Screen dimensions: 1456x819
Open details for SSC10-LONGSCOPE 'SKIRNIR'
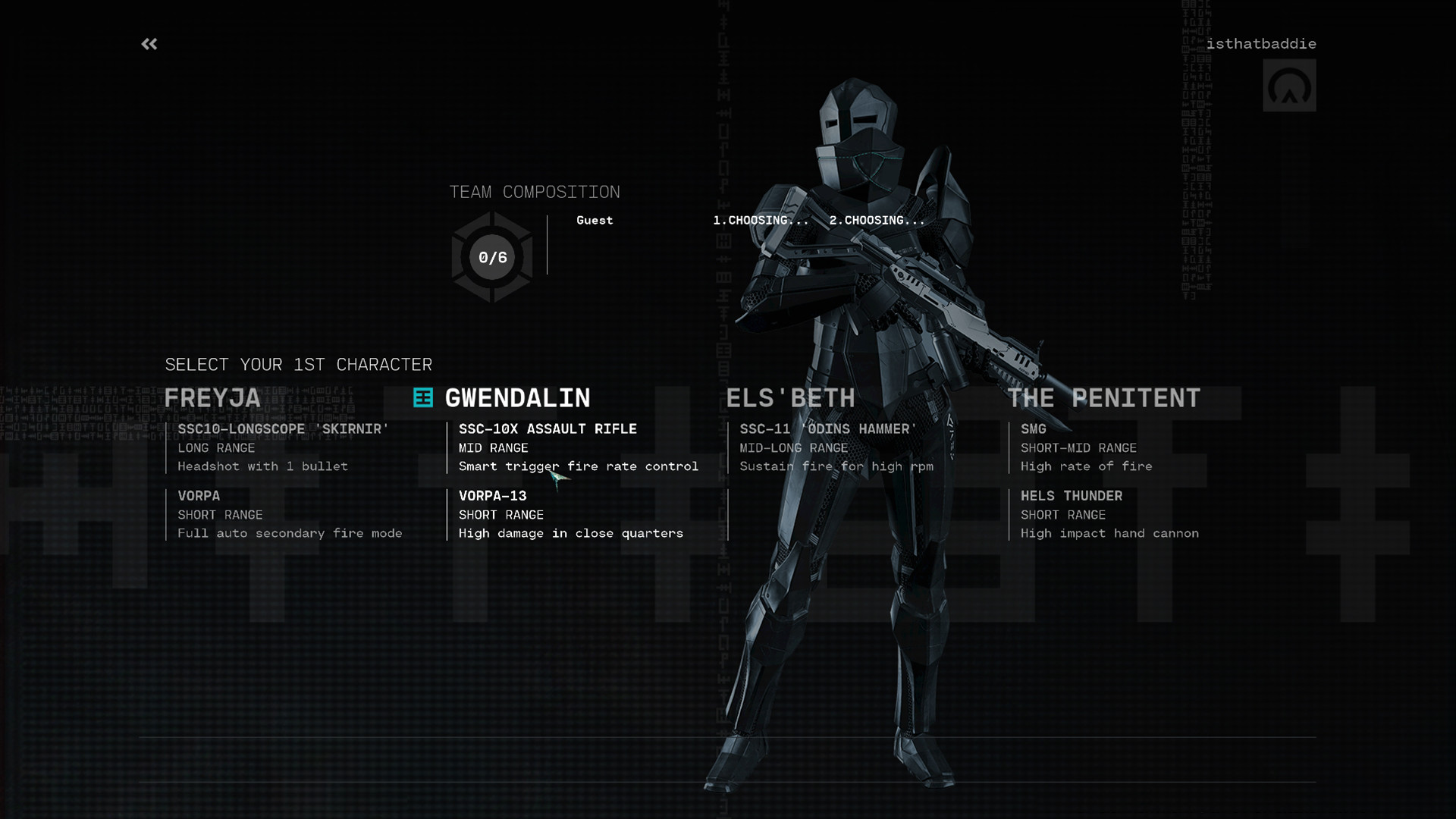point(283,429)
